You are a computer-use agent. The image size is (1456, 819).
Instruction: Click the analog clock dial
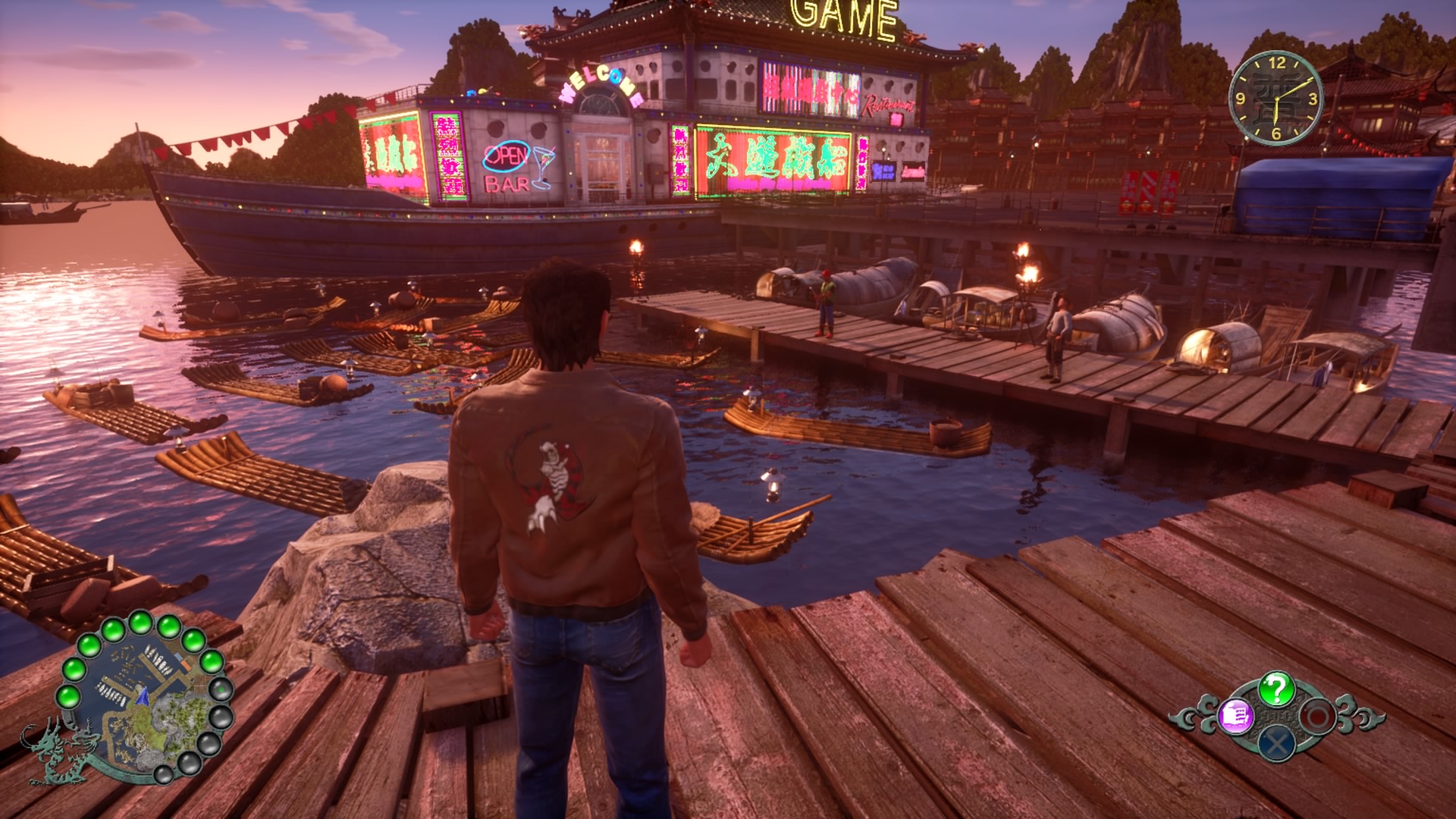pos(1276,98)
